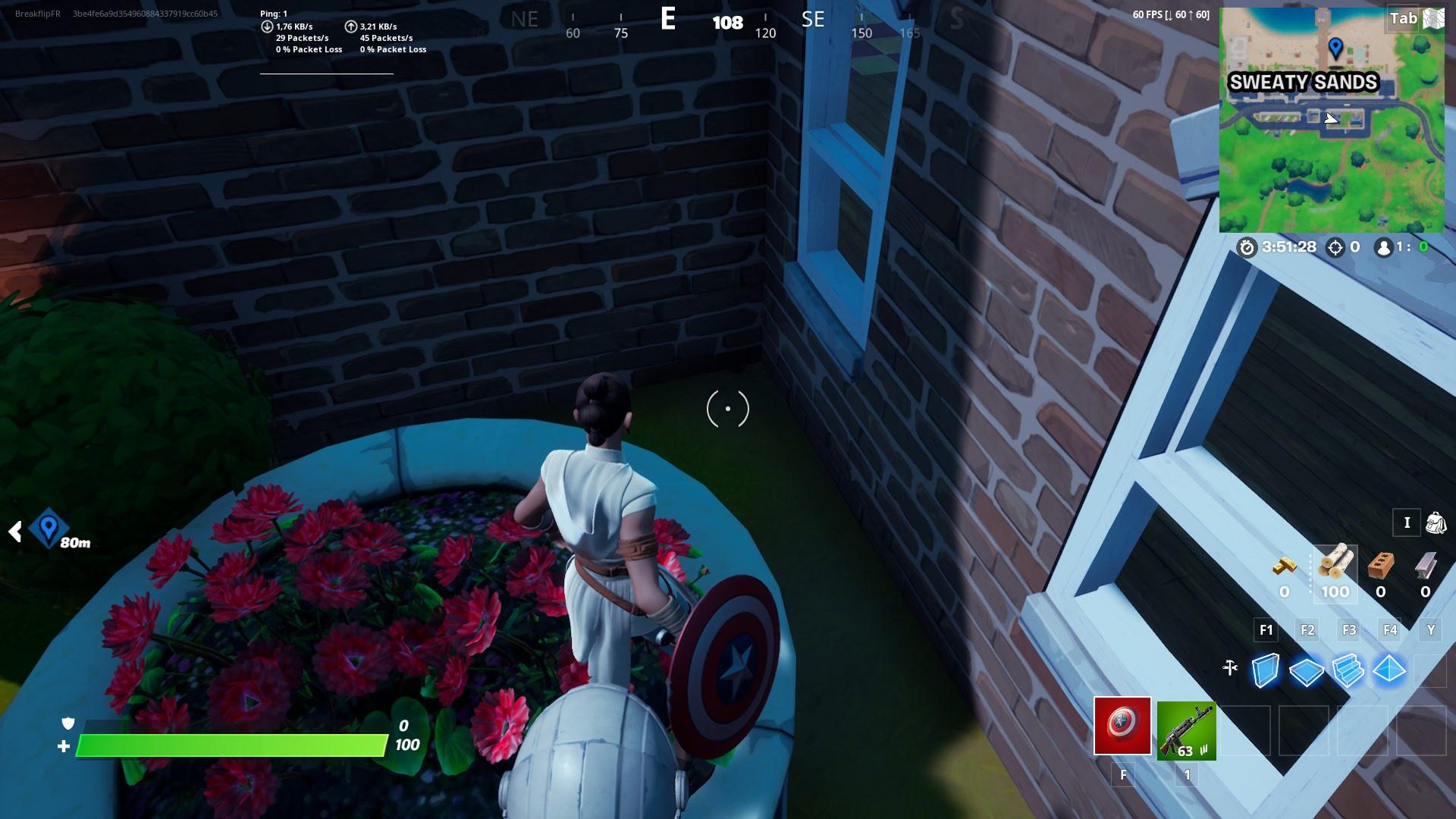1456x819 pixels.
Task: Open inventory using the I button
Action: pyautogui.click(x=1407, y=522)
